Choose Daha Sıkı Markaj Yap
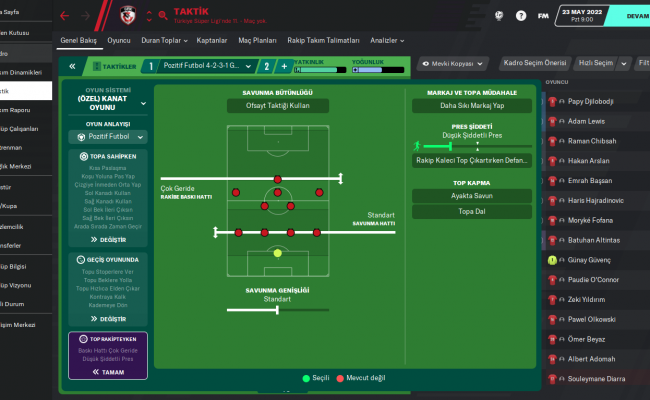This screenshot has height=400, width=650. pyautogui.click(x=471, y=106)
